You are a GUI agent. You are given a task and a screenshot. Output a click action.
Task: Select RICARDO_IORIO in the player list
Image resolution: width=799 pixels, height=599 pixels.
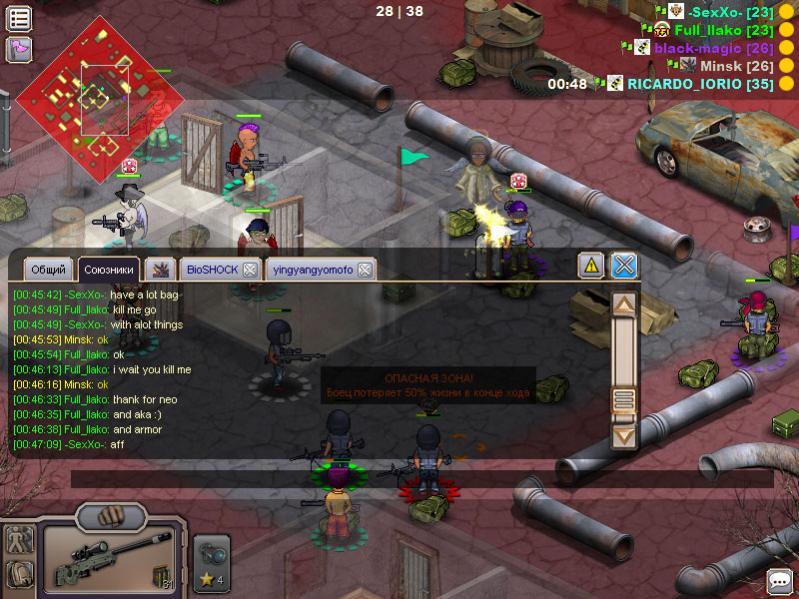click(x=699, y=84)
